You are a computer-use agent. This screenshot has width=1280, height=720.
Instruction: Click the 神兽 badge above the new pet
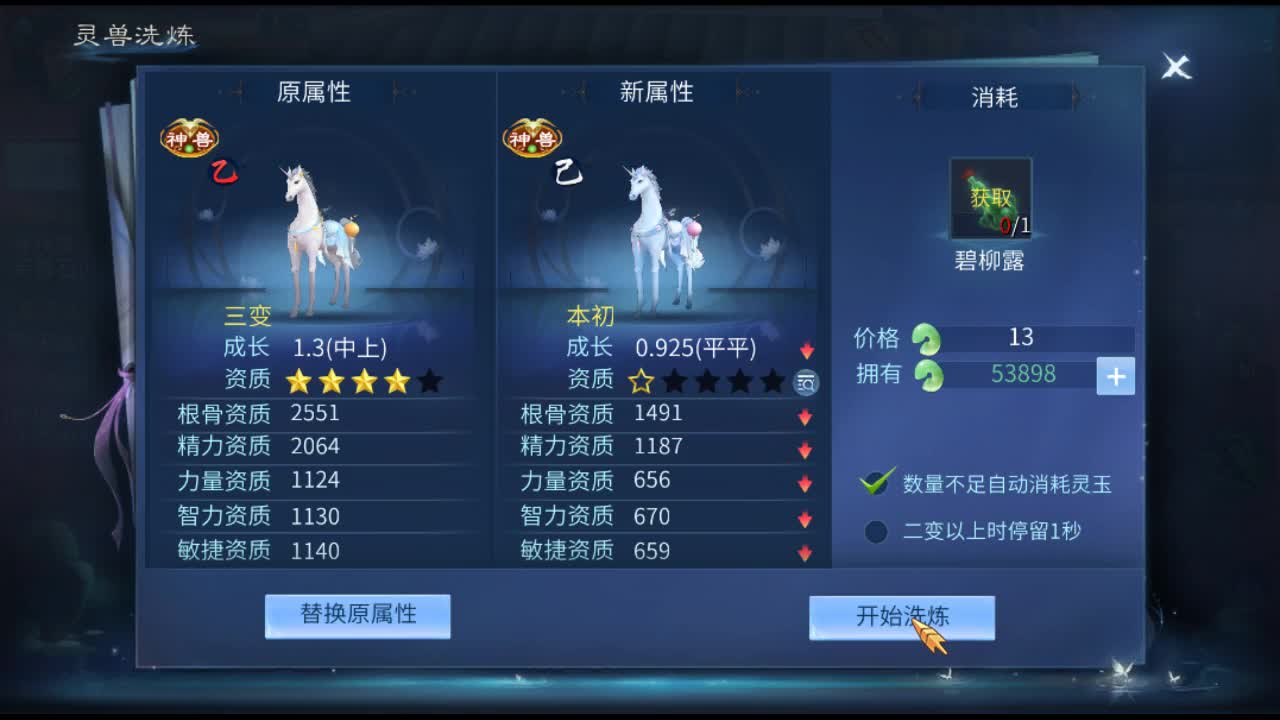(x=531, y=138)
